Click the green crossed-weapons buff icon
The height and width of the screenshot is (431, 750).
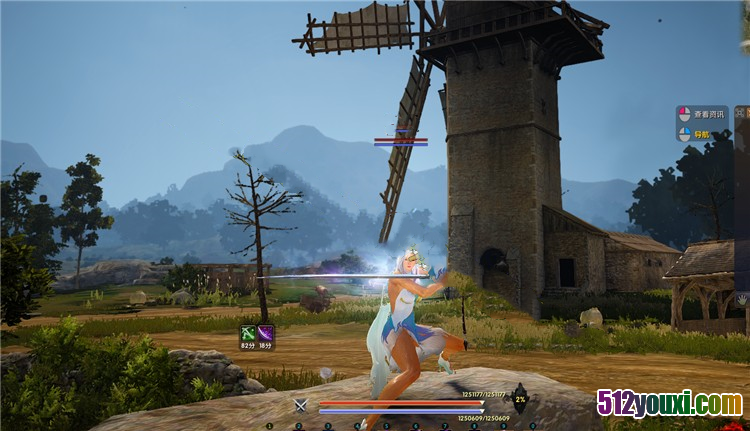[247, 333]
